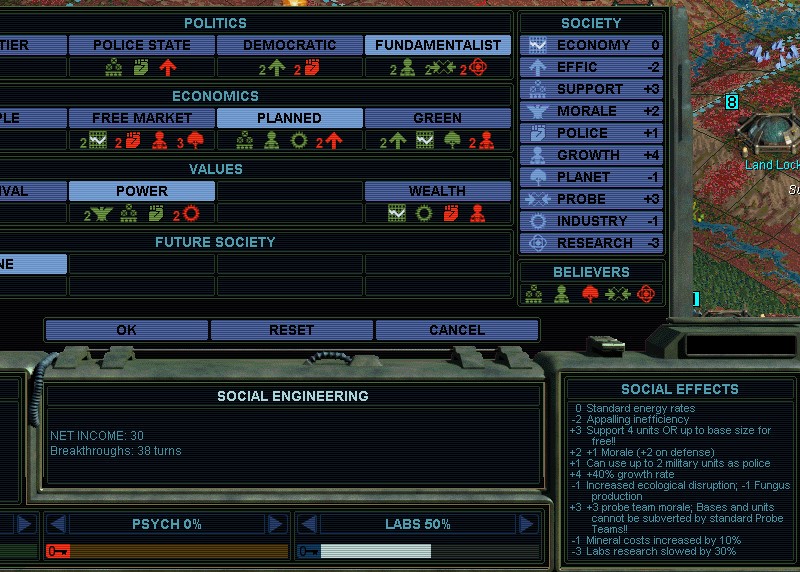This screenshot has width=800, height=572.
Task: Choose Wealth as the society value
Action: coord(437,191)
